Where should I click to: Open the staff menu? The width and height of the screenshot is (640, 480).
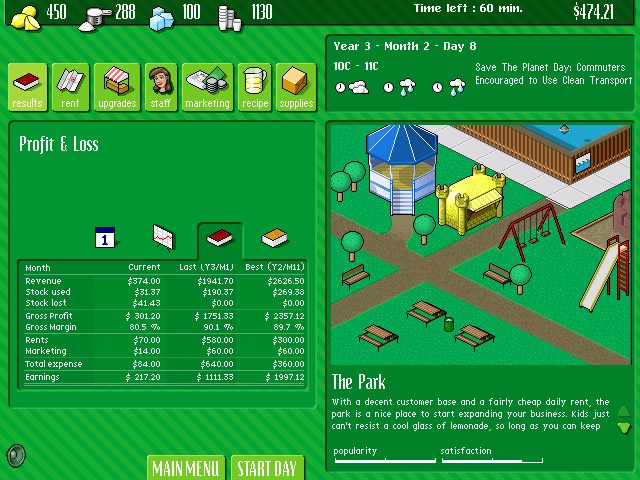pos(161,87)
